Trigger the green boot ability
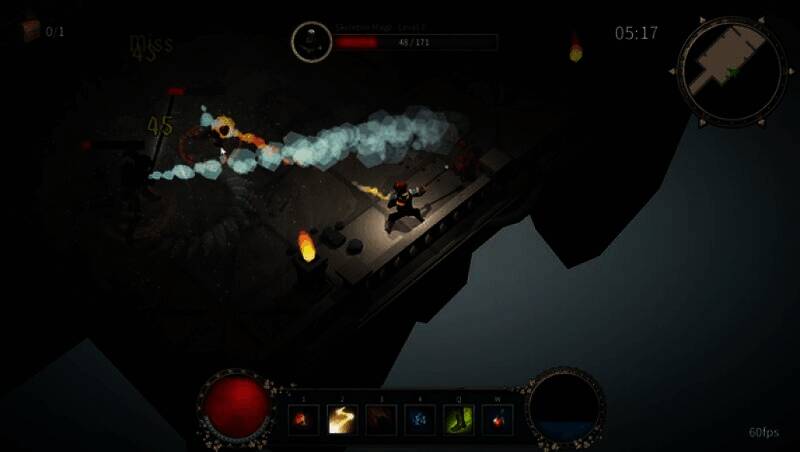The height and width of the screenshot is (452, 800). [459, 419]
